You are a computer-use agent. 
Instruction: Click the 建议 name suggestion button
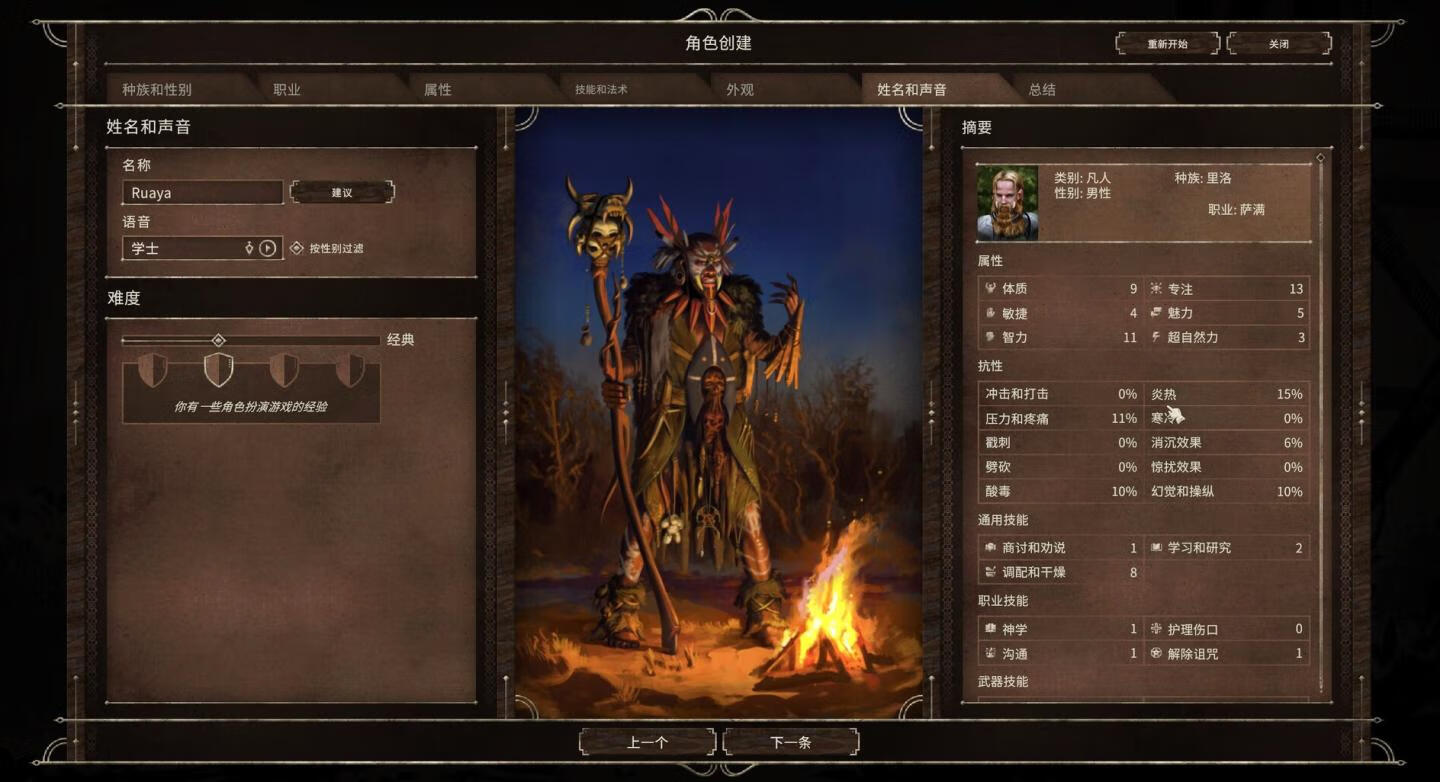343,192
